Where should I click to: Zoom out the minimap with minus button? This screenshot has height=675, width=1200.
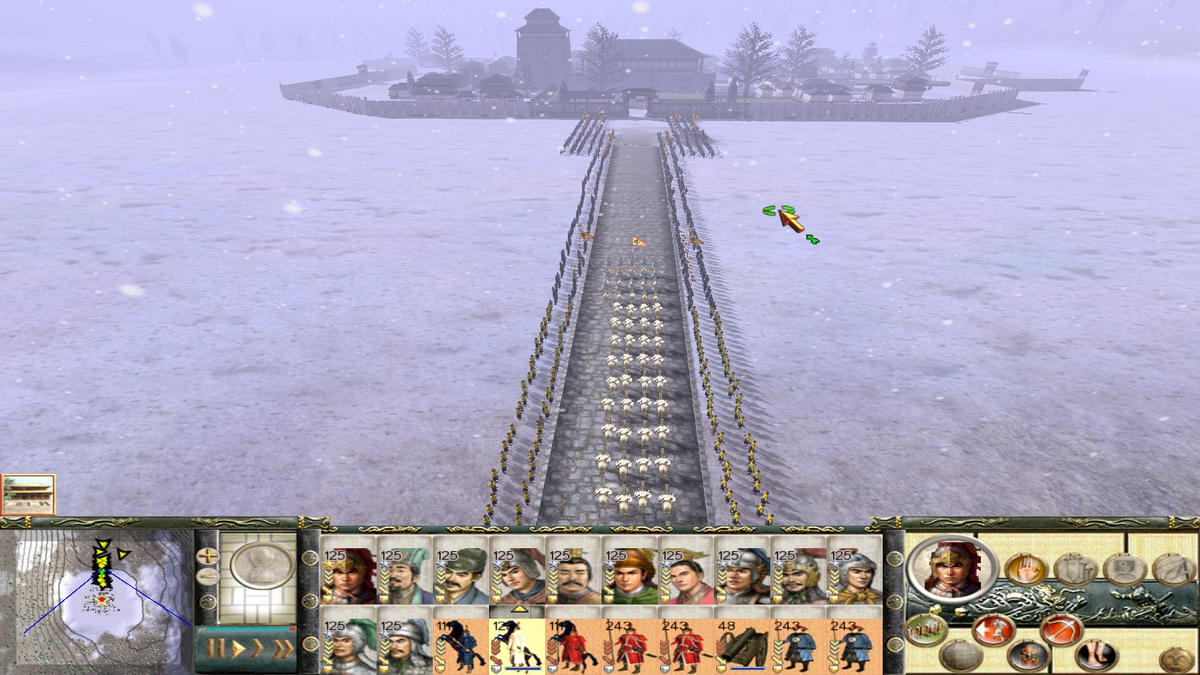(x=207, y=577)
